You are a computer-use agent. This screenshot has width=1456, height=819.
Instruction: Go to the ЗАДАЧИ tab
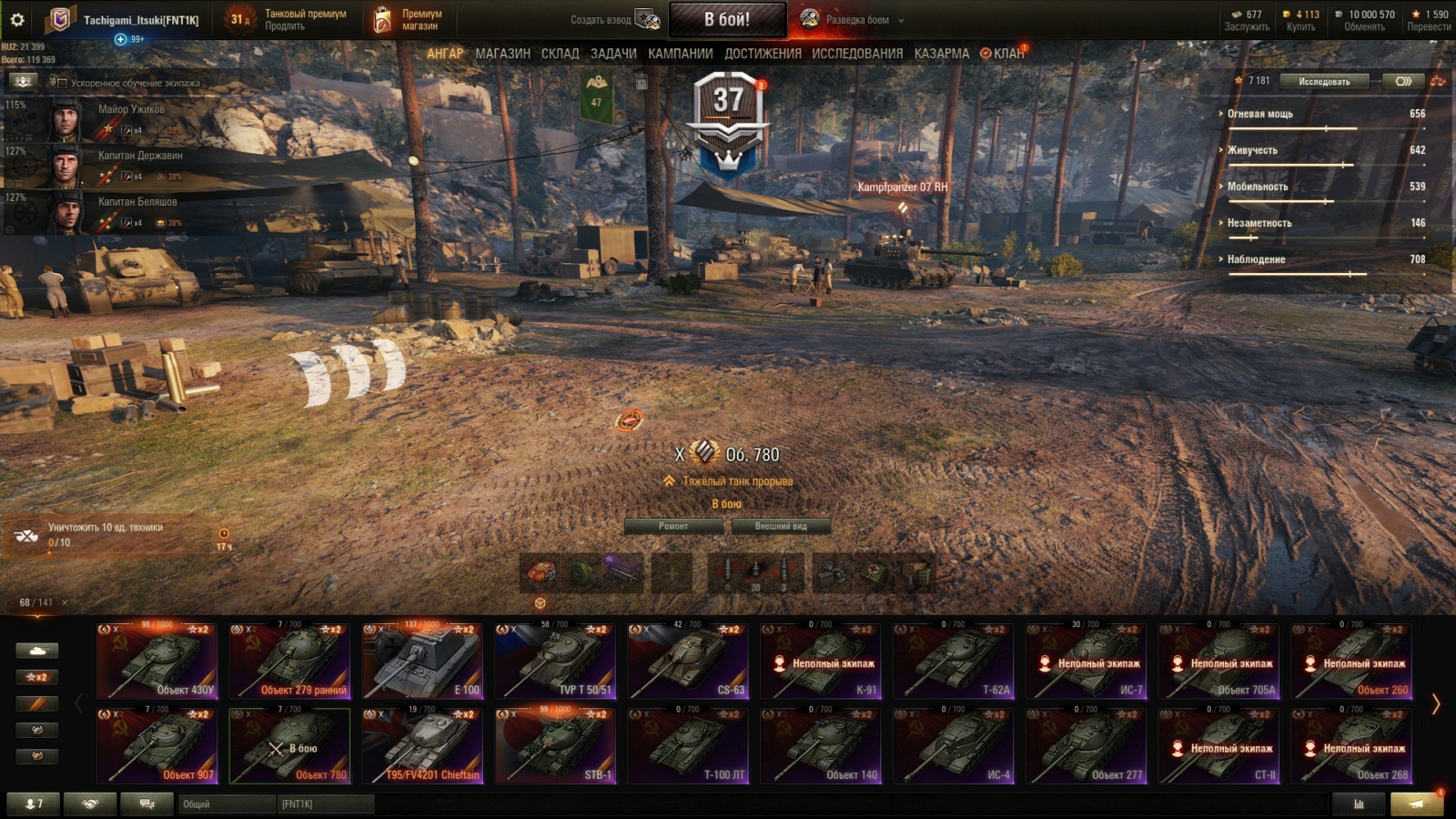613,54
